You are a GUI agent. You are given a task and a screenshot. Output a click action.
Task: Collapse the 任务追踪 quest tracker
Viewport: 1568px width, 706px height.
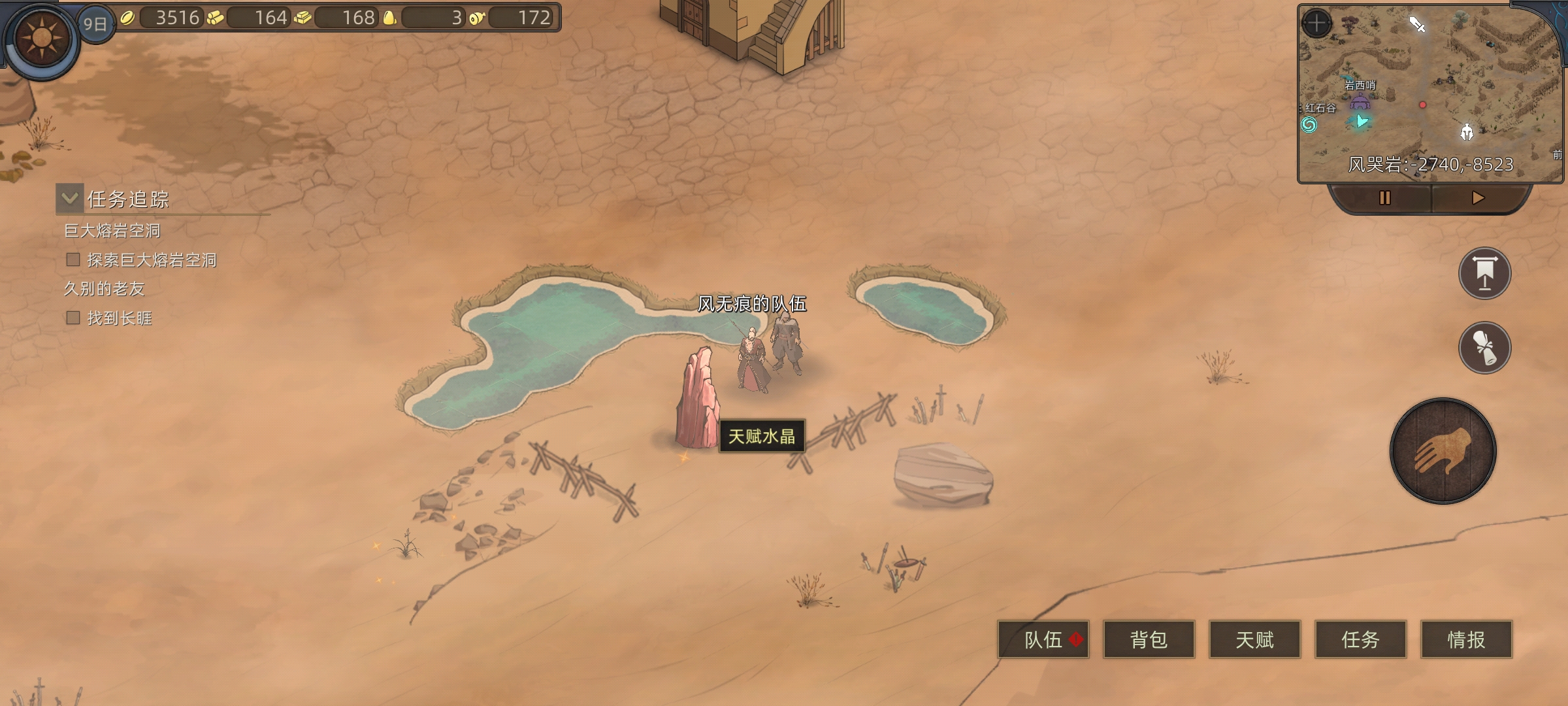69,198
